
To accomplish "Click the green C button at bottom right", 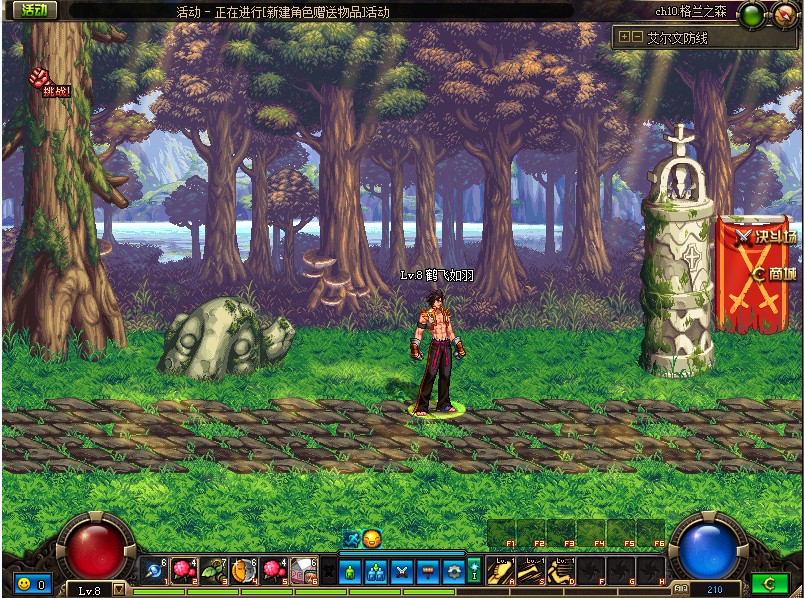I will 768,583.
